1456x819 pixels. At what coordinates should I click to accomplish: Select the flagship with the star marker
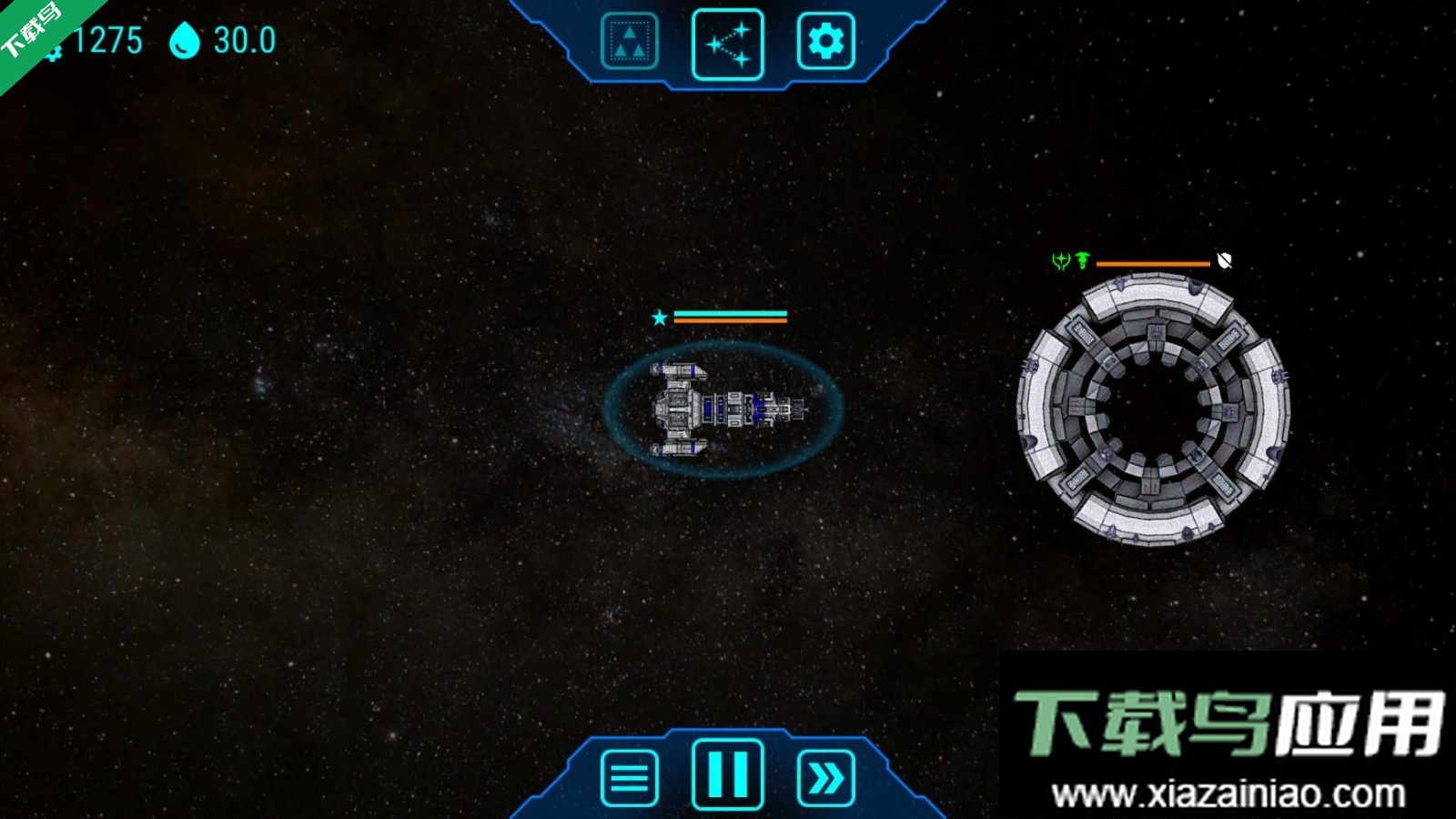[723, 409]
